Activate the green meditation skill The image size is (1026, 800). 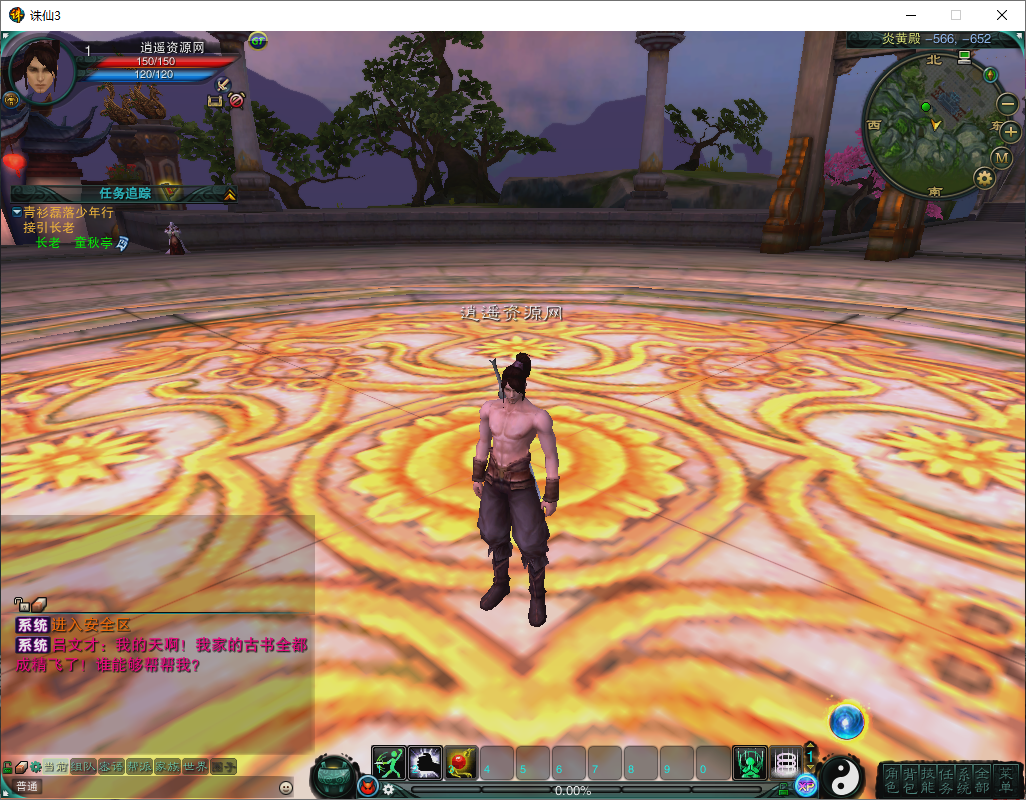[749, 763]
